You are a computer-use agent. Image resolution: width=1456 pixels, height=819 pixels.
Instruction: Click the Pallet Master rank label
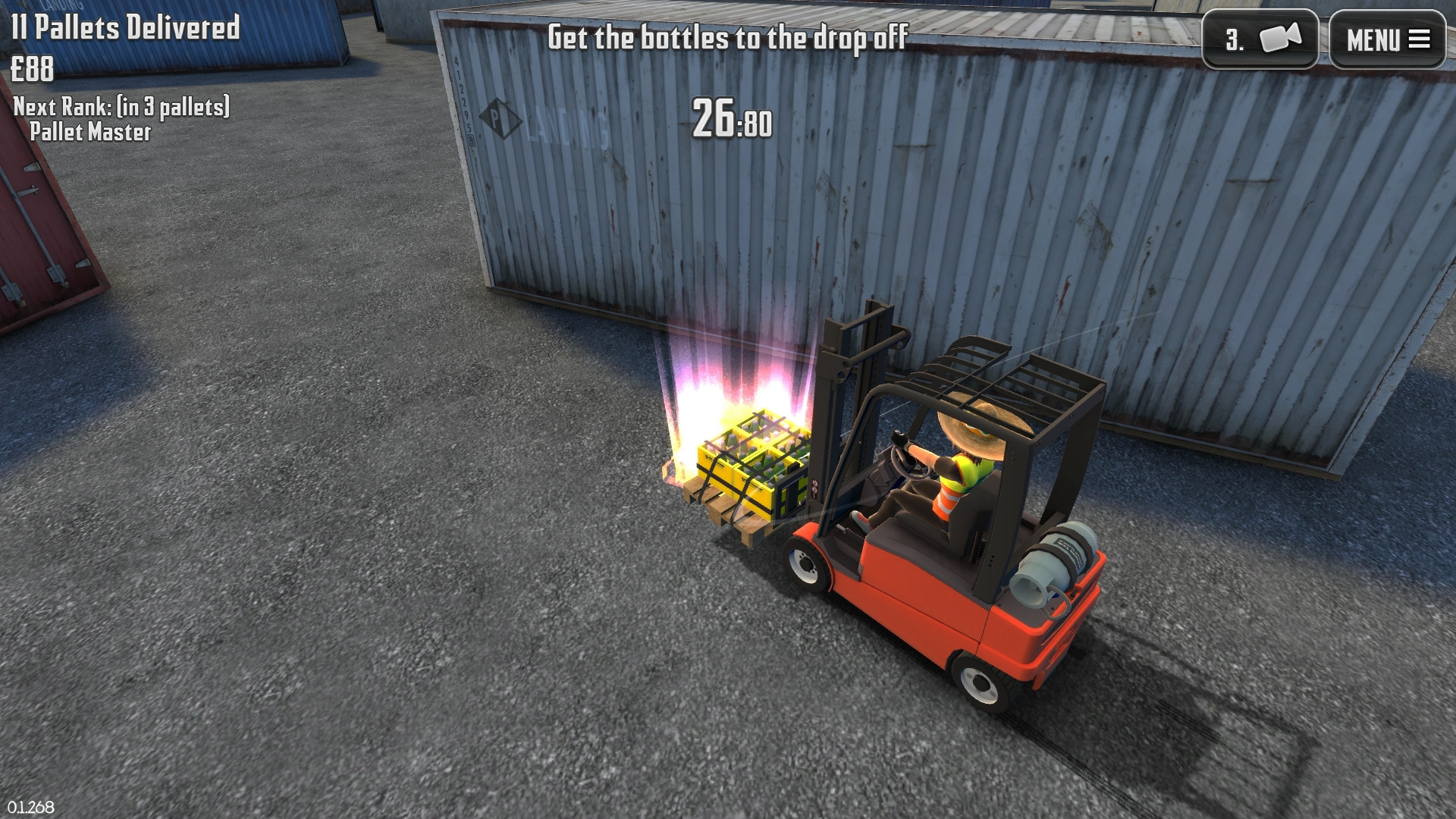coord(91,133)
